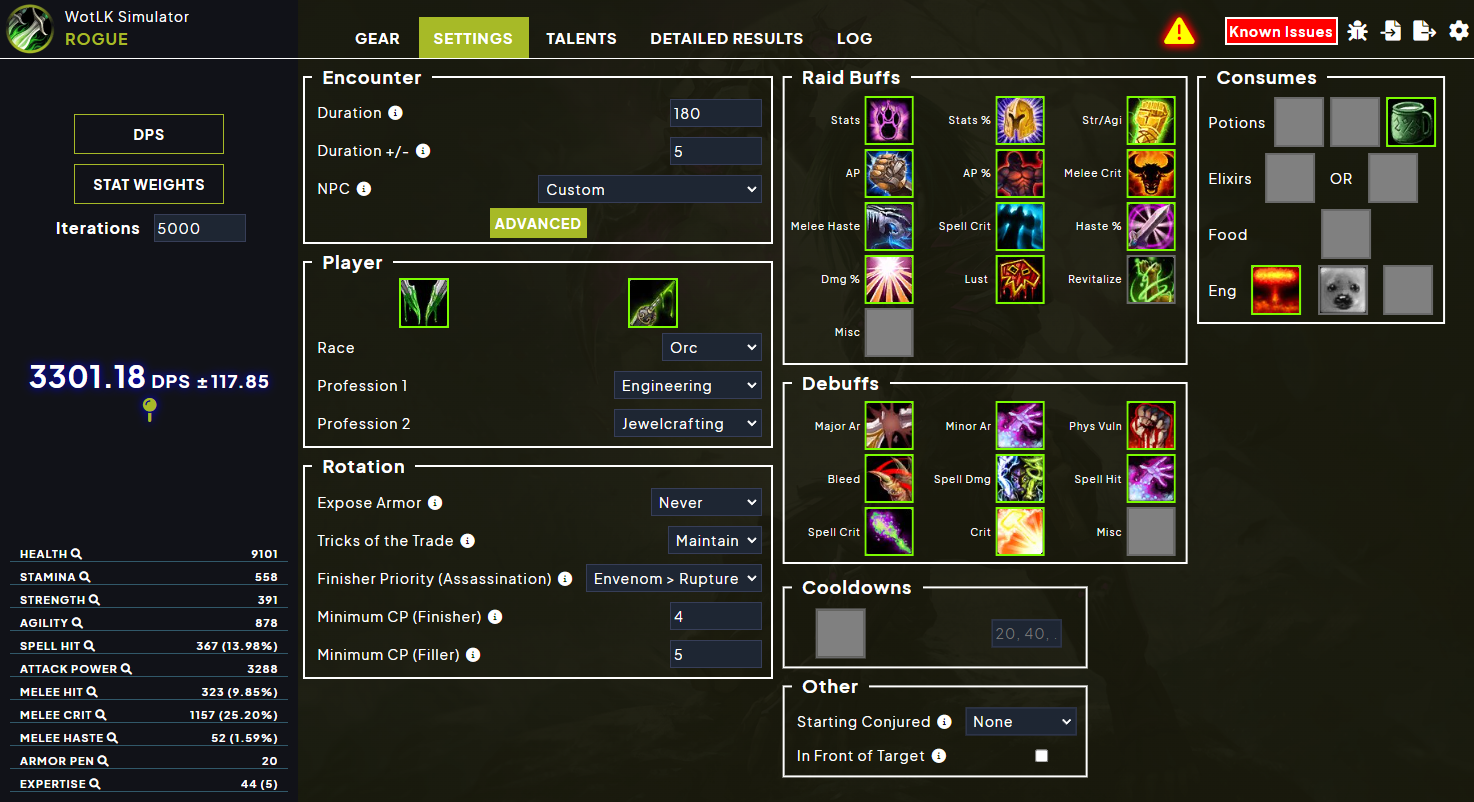Click the STAT WEIGHTS button
The height and width of the screenshot is (802, 1474).
pyautogui.click(x=148, y=184)
